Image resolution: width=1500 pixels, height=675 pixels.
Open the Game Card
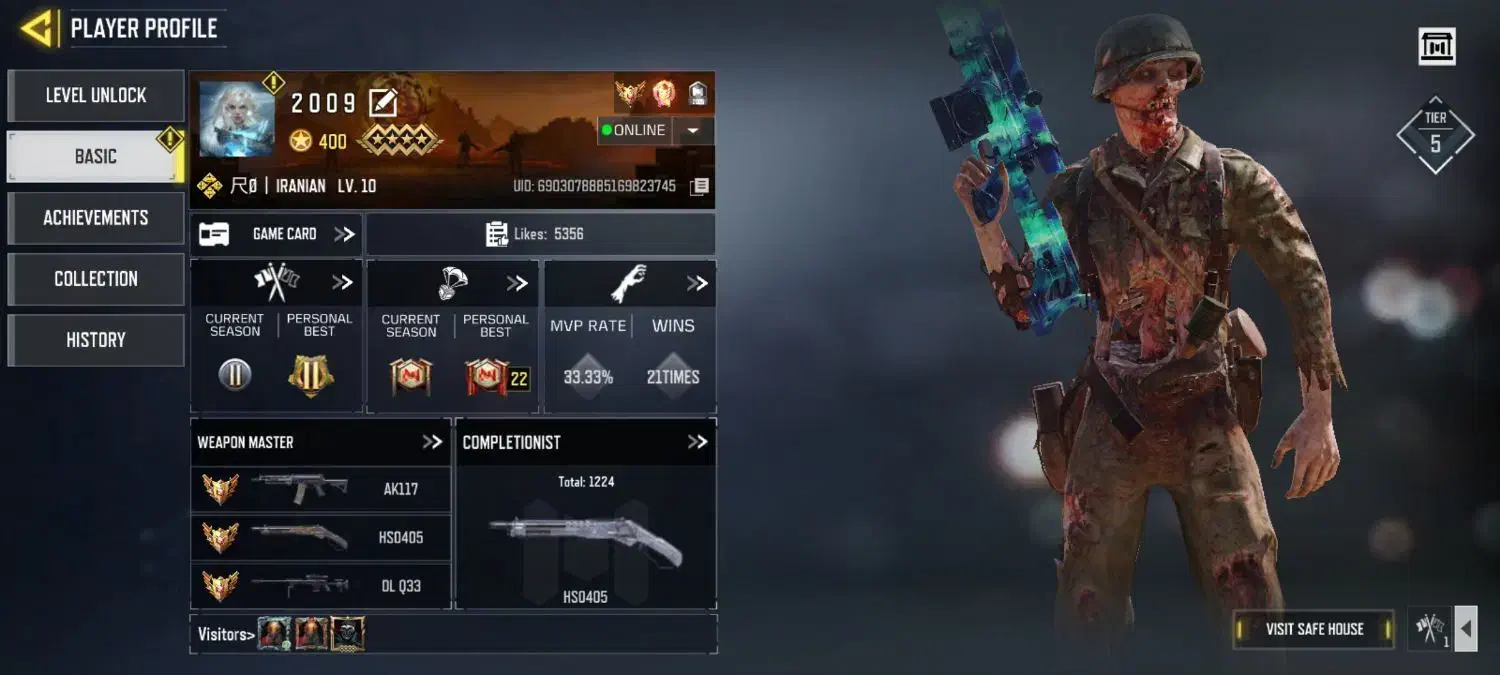(x=276, y=234)
